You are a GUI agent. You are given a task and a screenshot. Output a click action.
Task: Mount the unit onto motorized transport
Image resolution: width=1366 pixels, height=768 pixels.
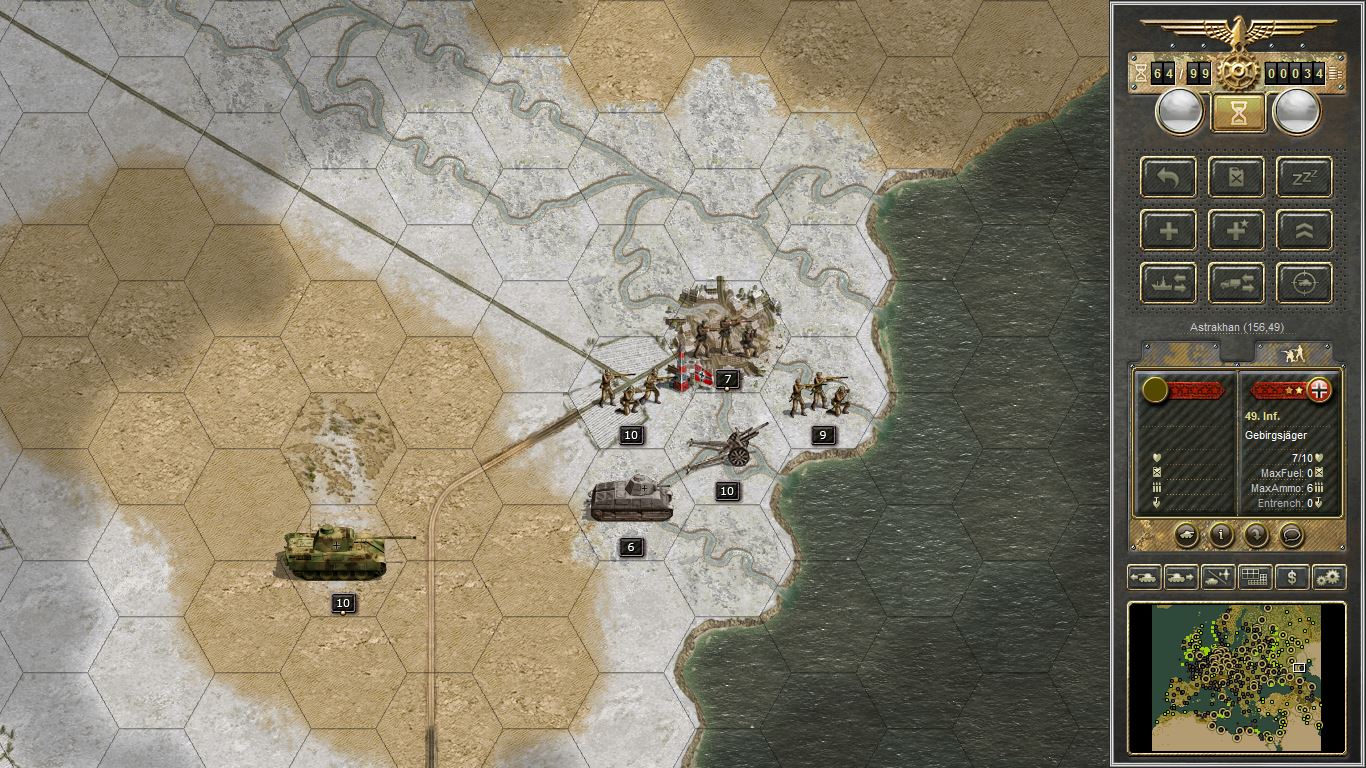pyautogui.click(x=1236, y=283)
